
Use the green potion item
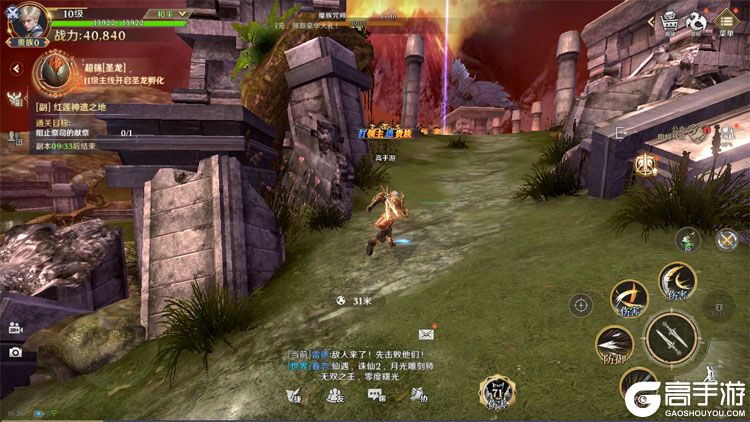686,239
